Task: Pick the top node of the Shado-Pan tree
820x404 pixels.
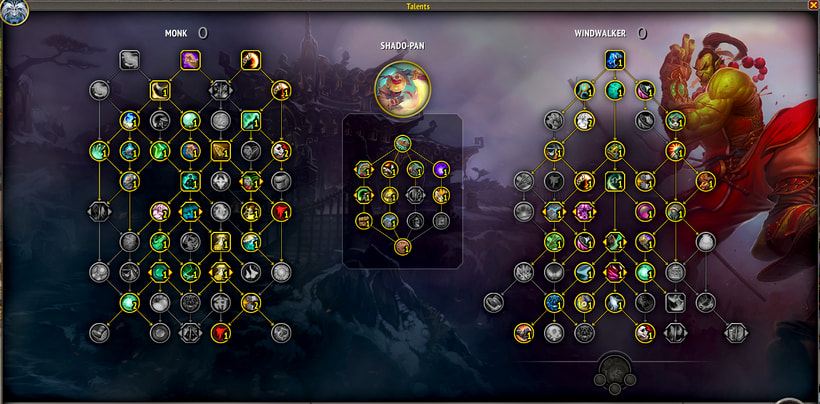Action: coord(402,143)
